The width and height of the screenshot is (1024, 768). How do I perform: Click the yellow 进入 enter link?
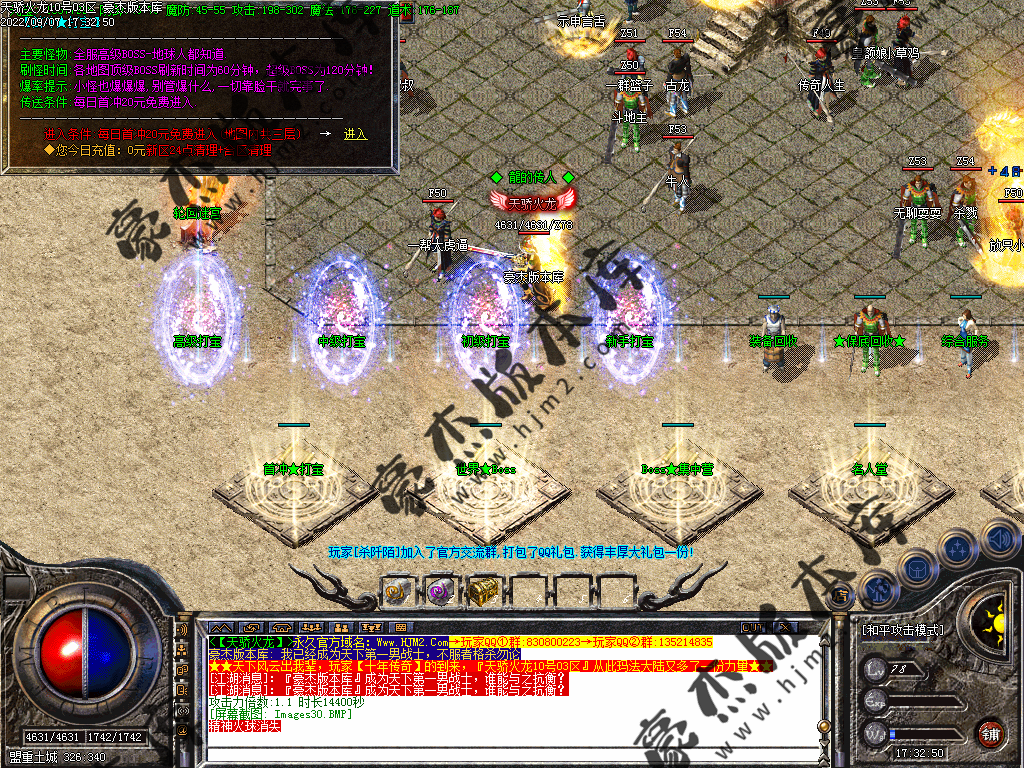coord(355,133)
